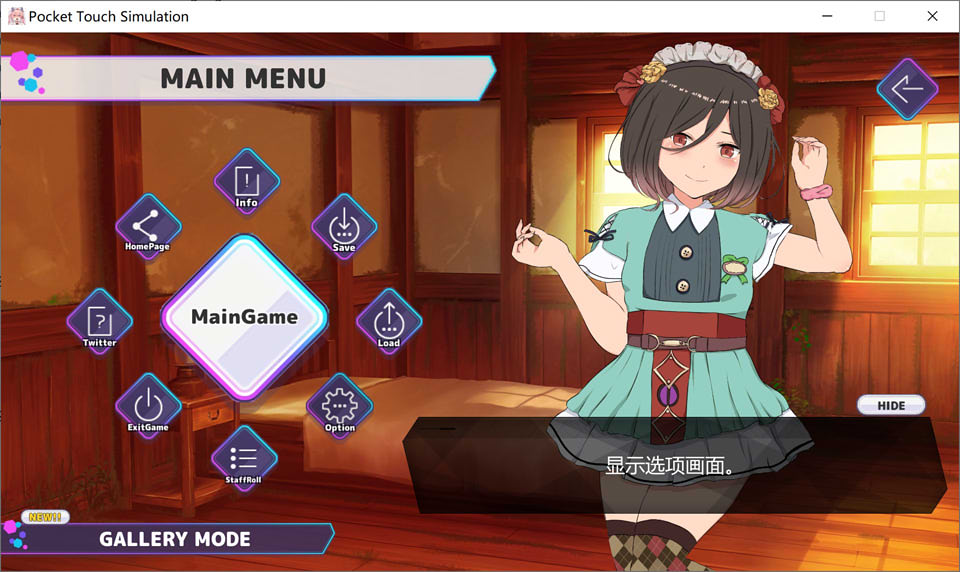Open the Save menu
Viewport: 960px width, 572px height.
[344, 227]
